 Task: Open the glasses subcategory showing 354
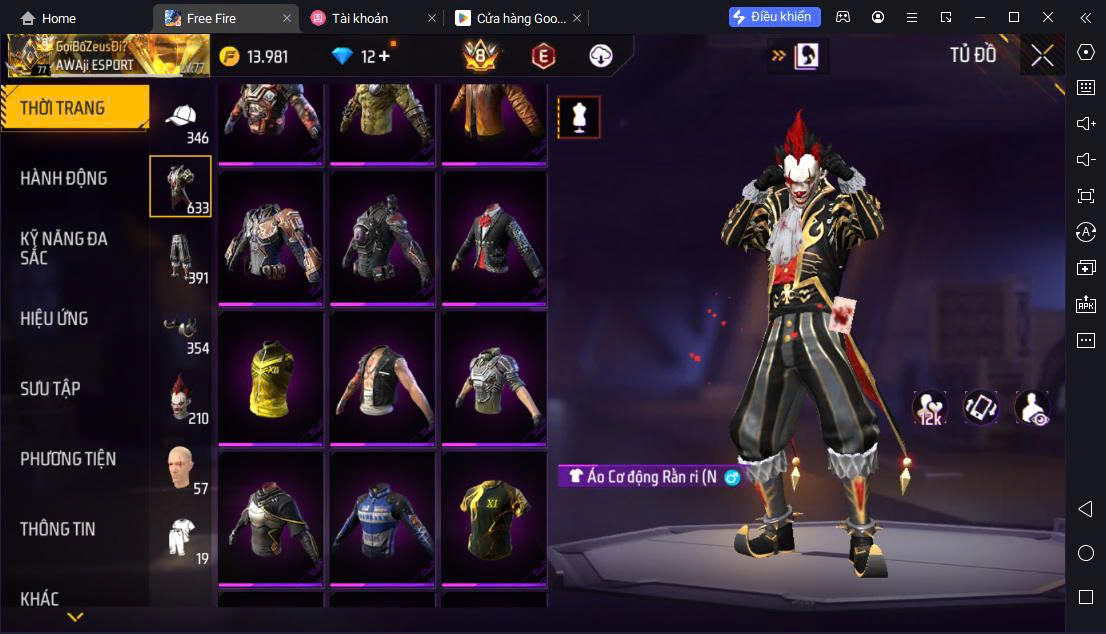point(181,332)
